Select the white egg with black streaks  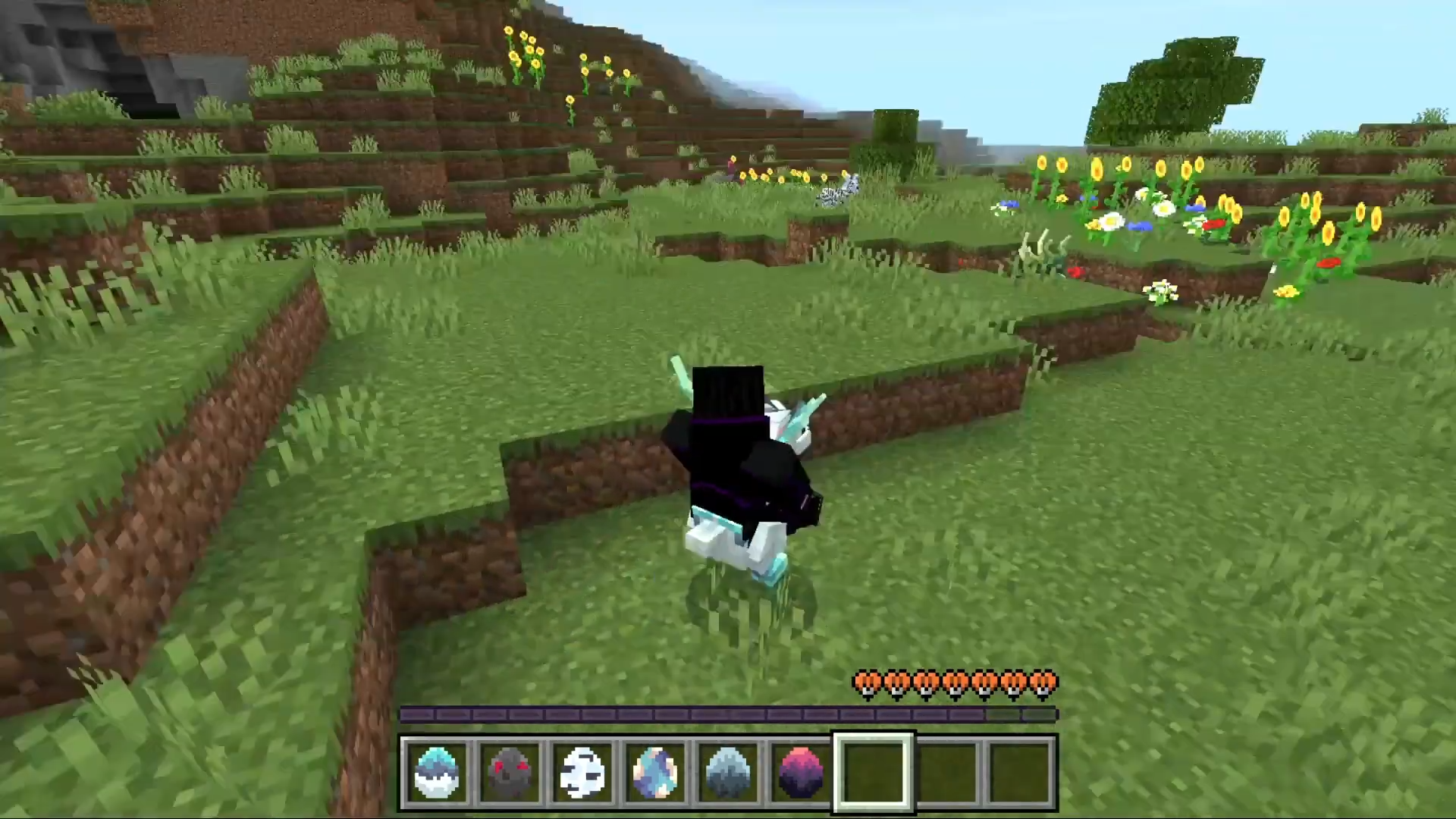pyautogui.click(x=582, y=772)
